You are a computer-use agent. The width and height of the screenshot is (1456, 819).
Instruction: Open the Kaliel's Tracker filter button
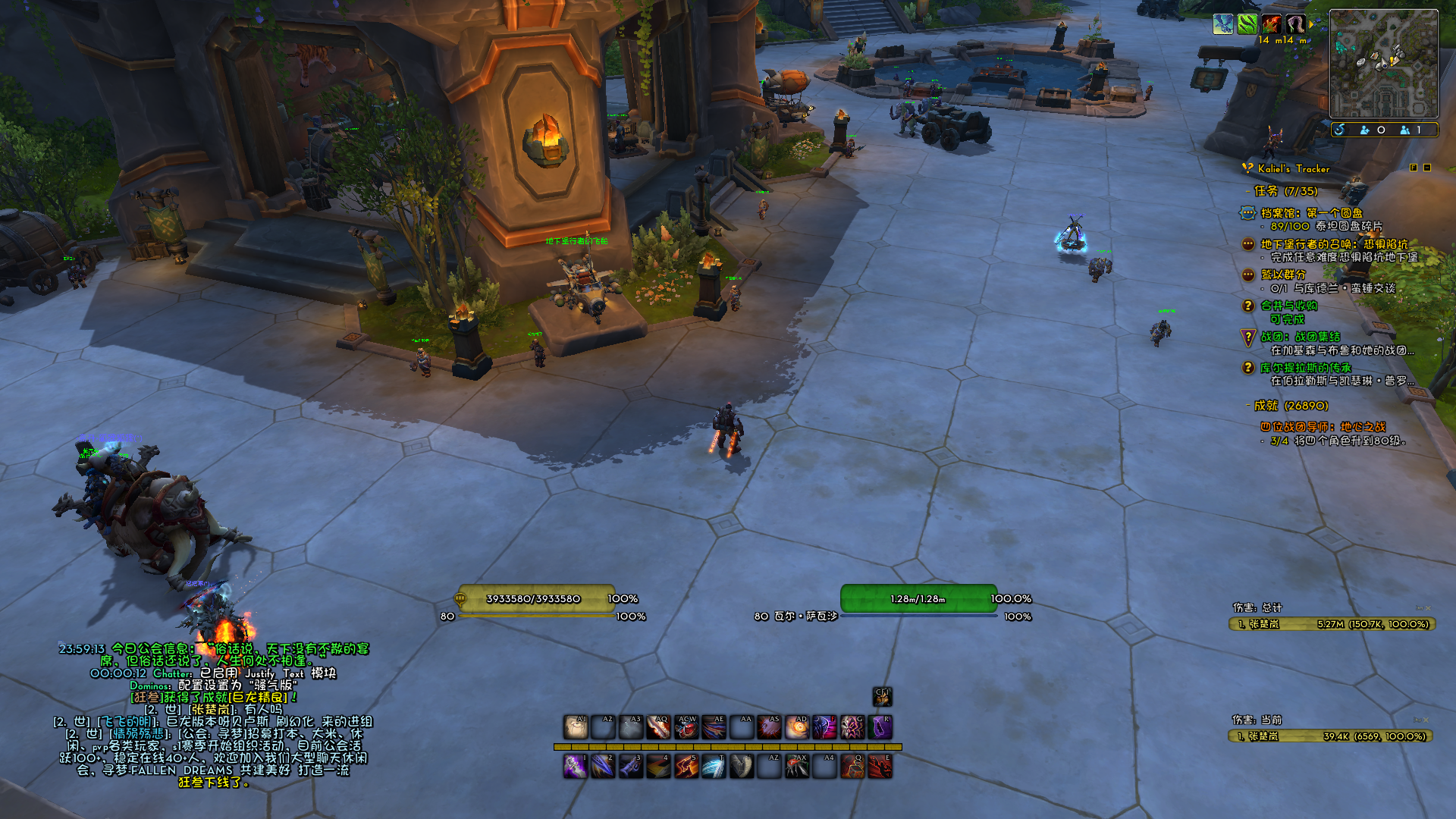point(1414,168)
